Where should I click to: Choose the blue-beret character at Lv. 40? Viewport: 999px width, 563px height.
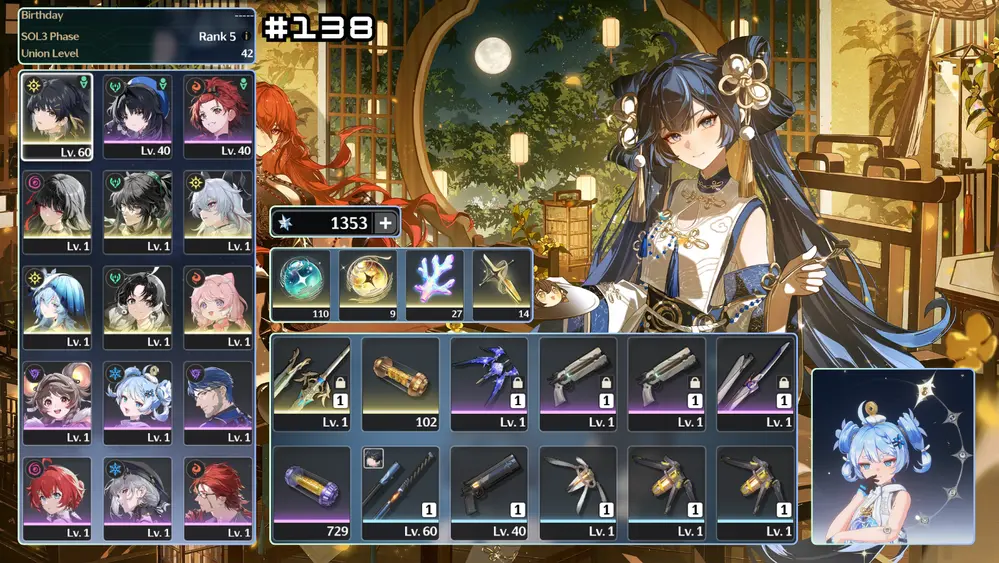tap(138, 116)
